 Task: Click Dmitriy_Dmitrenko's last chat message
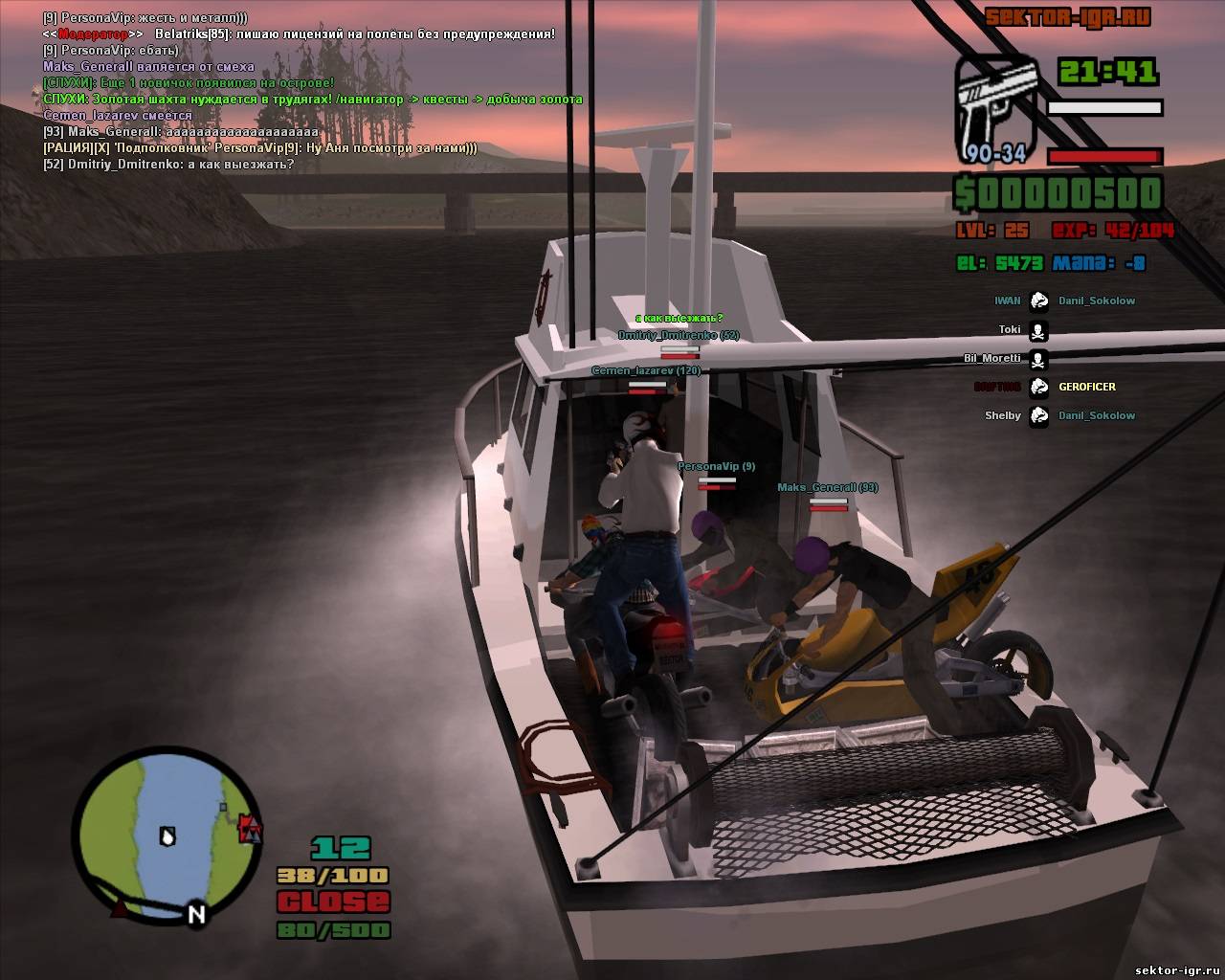(x=168, y=165)
